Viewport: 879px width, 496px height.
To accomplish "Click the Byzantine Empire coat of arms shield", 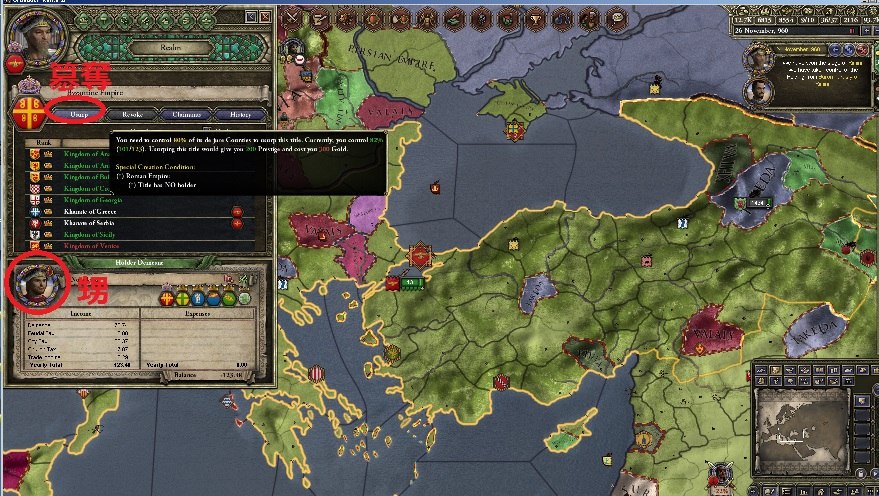I will point(25,108).
